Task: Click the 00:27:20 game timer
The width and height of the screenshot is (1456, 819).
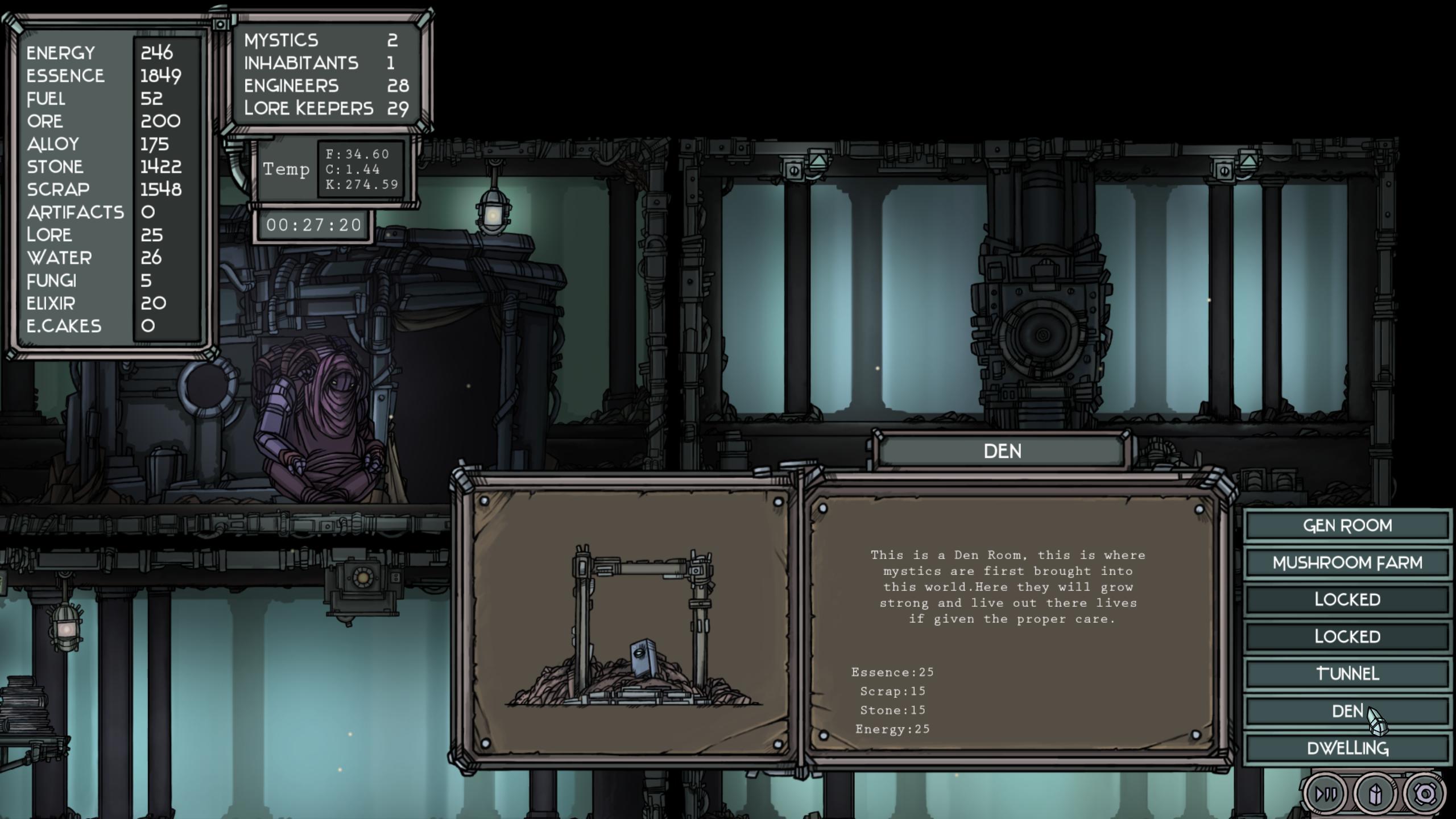Action: coord(313,224)
